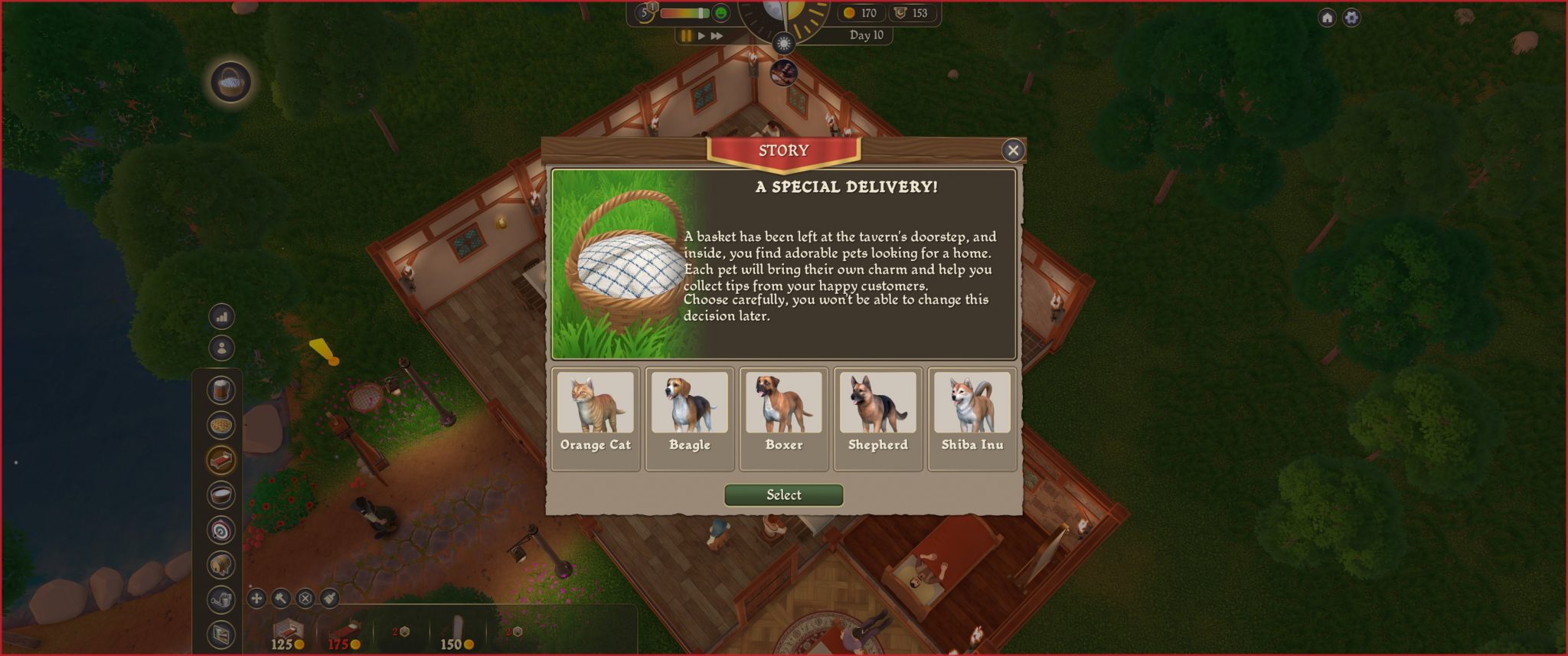Pick the Beagle as your pet
Image resolution: width=1568 pixels, height=656 pixels.
coord(689,418)
